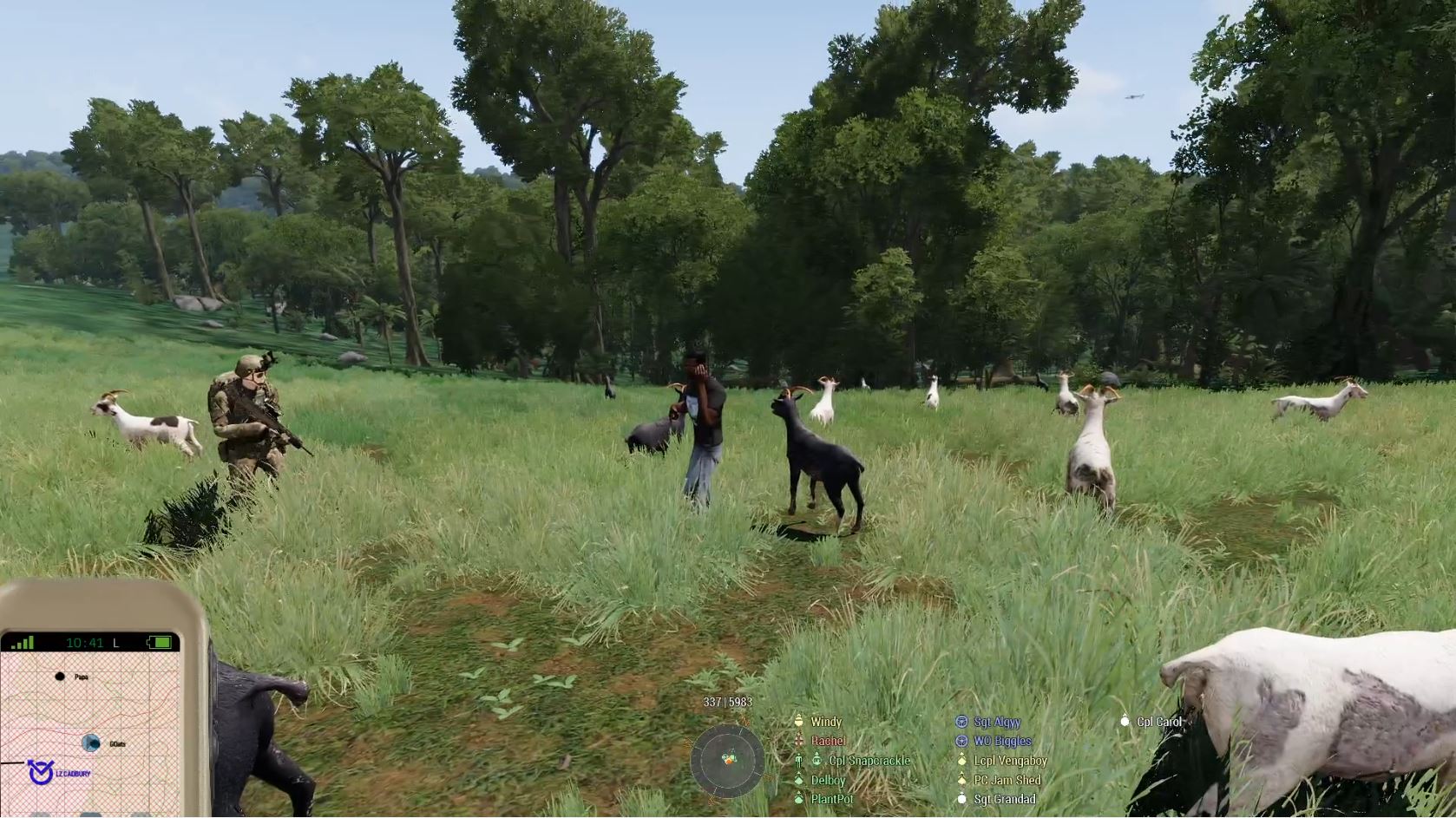Choose Cpl Snapcrackle from the squad roster
Screen dimensions: 1456x818
tap(869, 761)
